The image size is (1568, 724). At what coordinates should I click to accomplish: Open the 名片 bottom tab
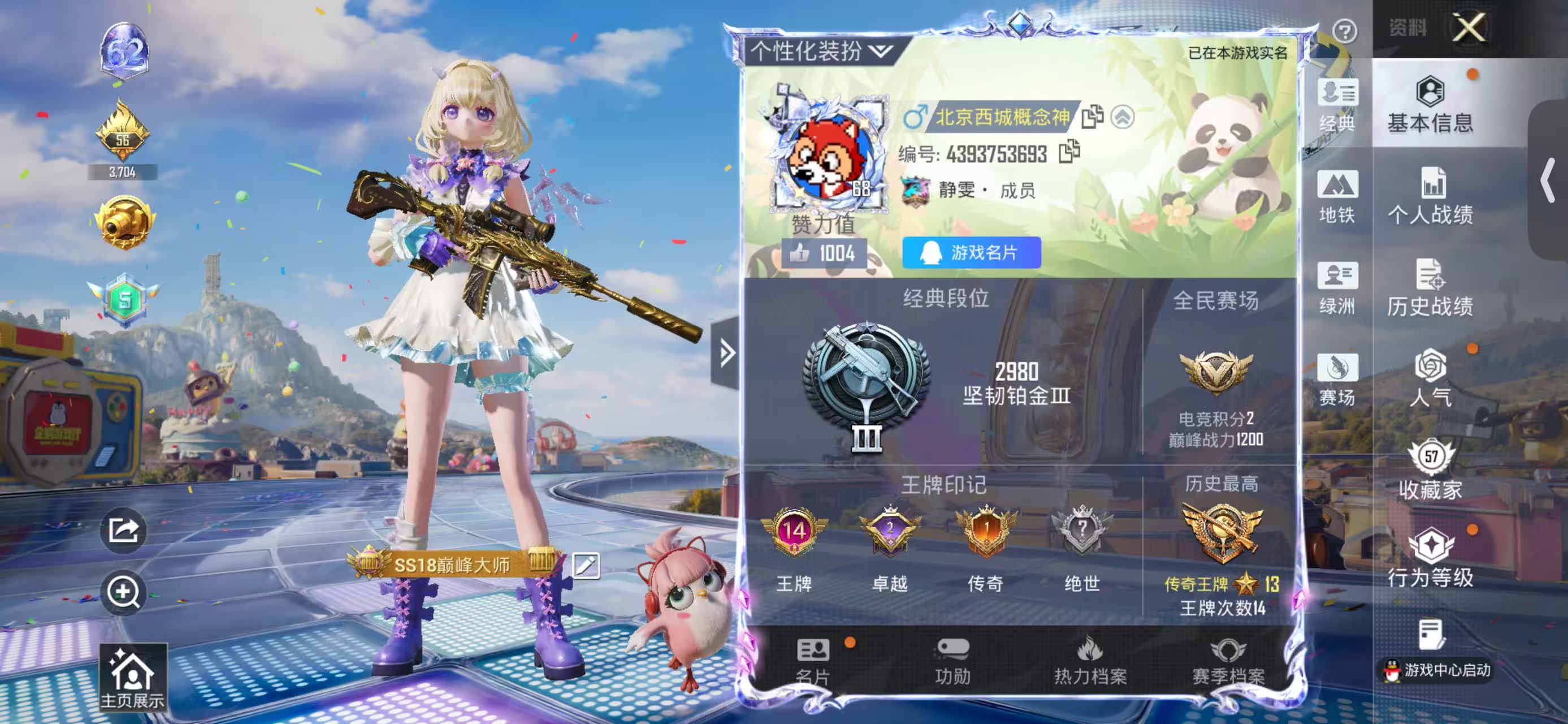813,661
